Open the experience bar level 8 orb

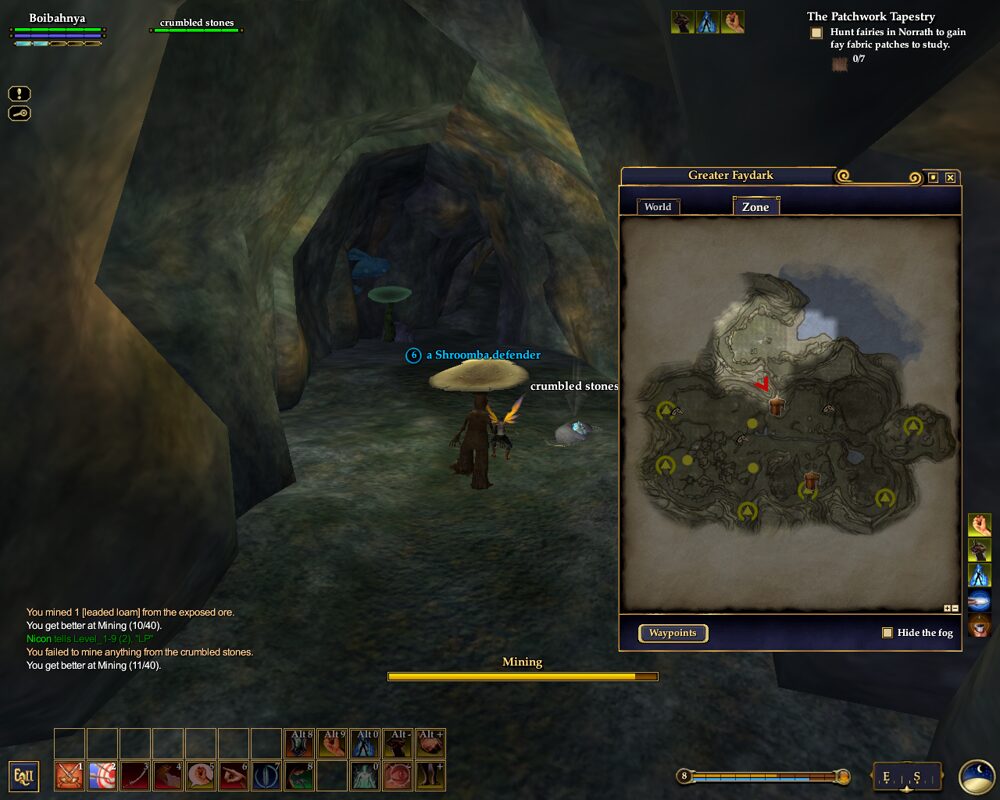coord(684,776)
